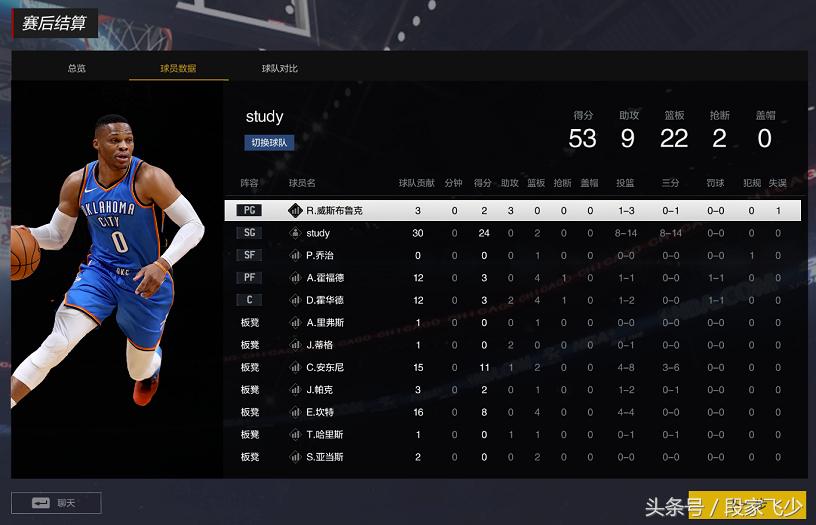This screenshot has height=525, width=816.
Task: Switch to the 总览 overview tab
Action: coord(77,68)
